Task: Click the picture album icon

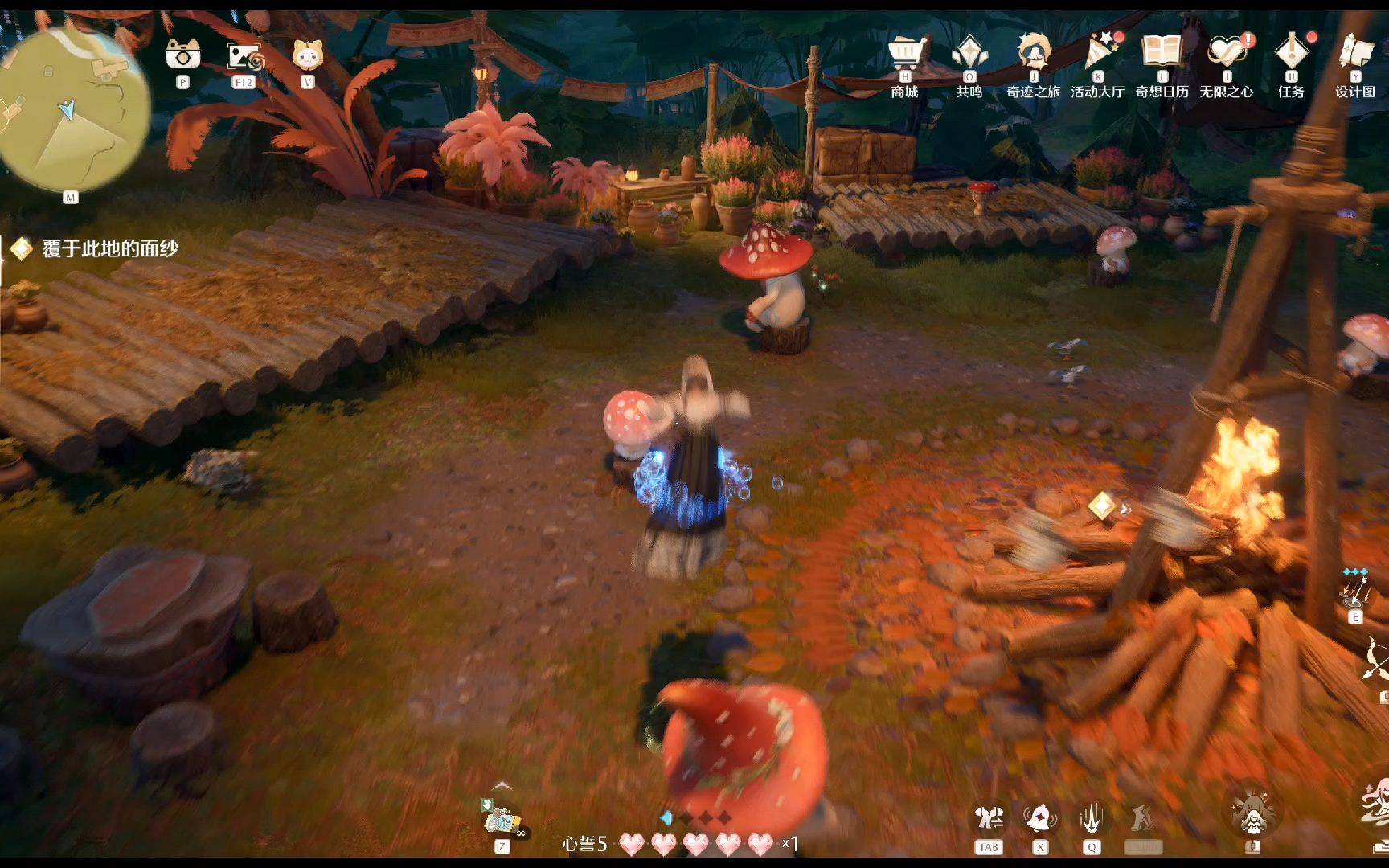Action: click(244, 56)
